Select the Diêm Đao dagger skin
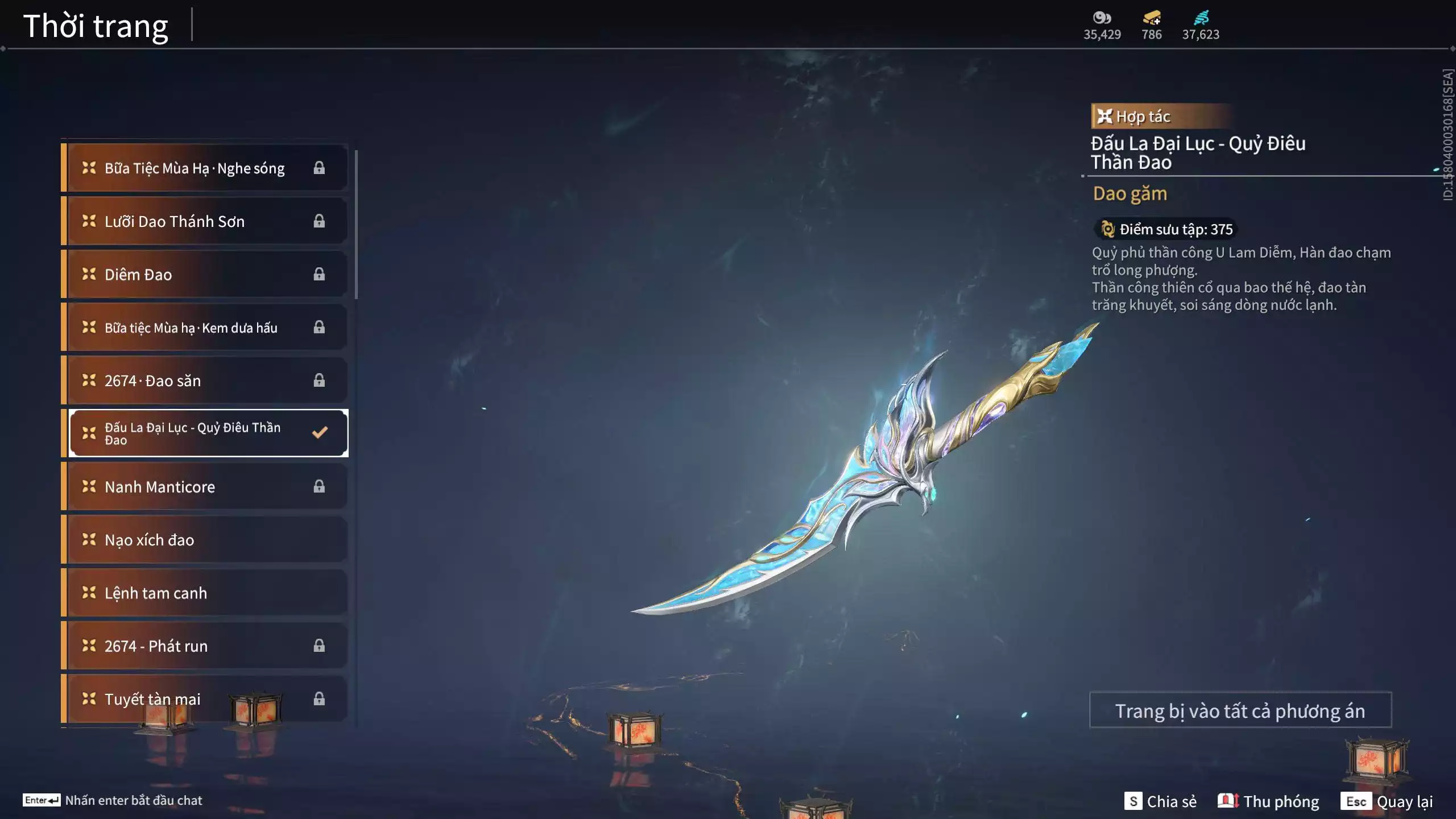This screenshot has height=819, width=1456. pos(205,275)
